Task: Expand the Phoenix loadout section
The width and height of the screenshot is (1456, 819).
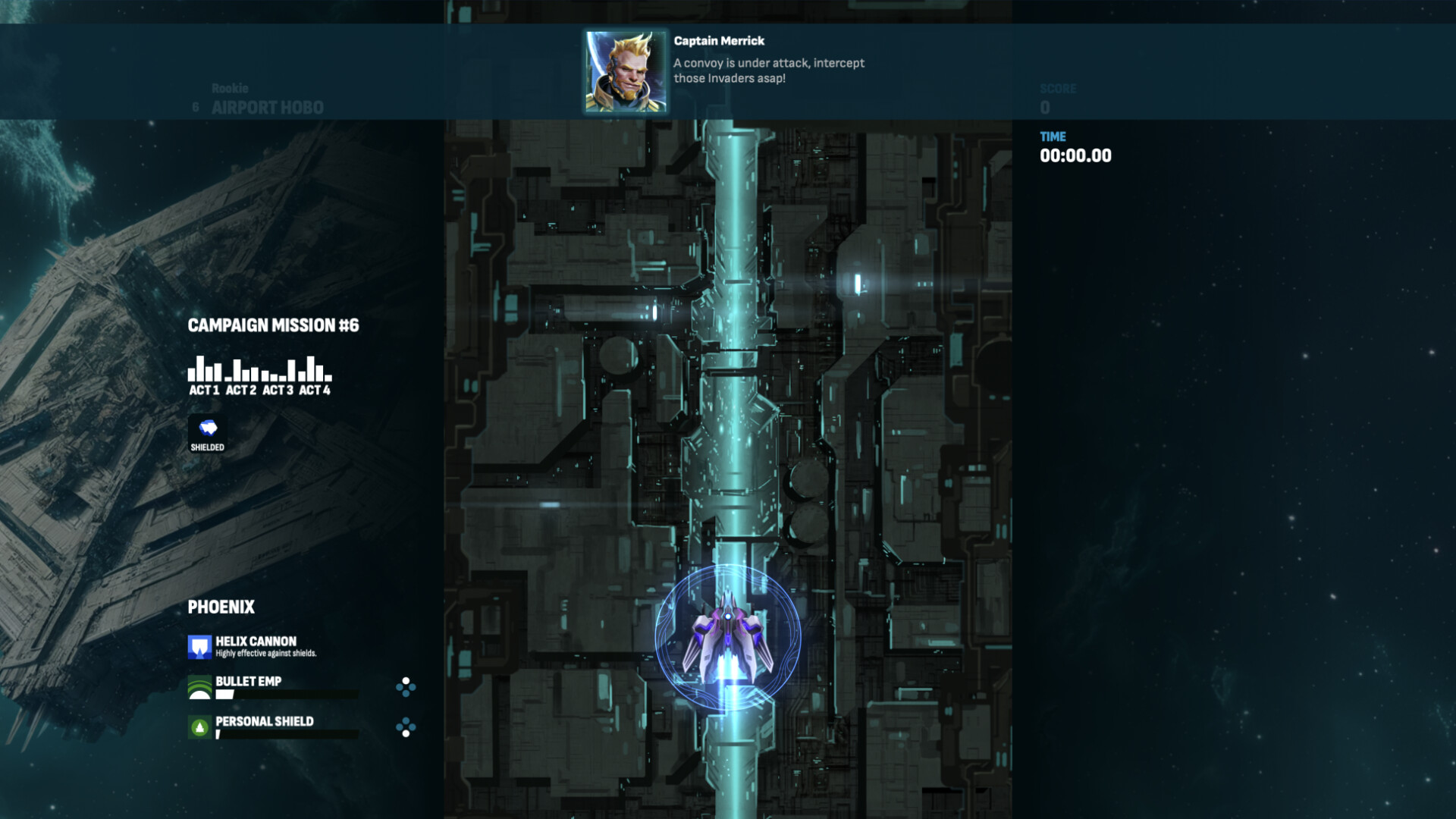Action: pyautogui.click(x=221, y=607)
